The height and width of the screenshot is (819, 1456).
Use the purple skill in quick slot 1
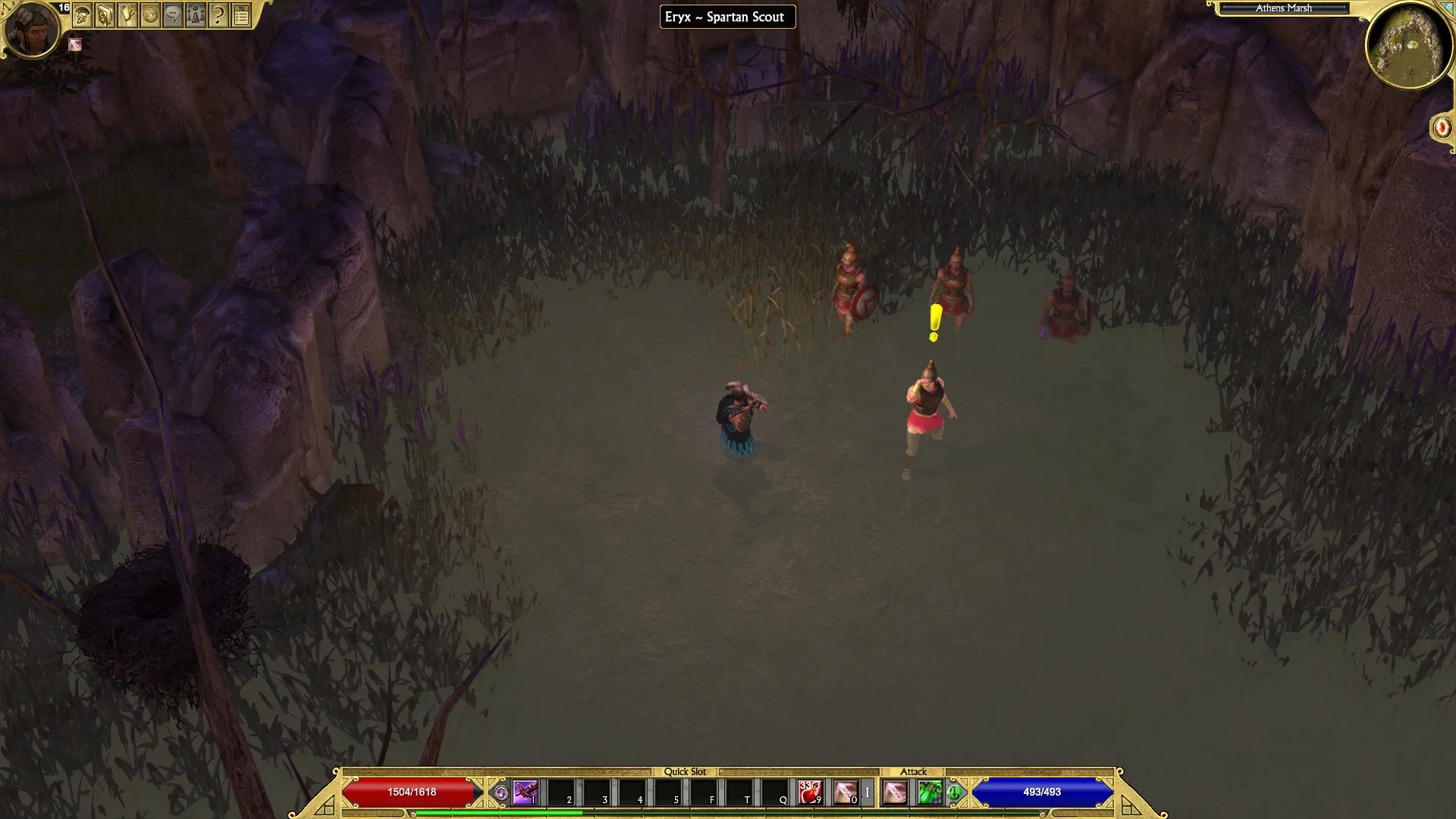click(x=525, y=792)
